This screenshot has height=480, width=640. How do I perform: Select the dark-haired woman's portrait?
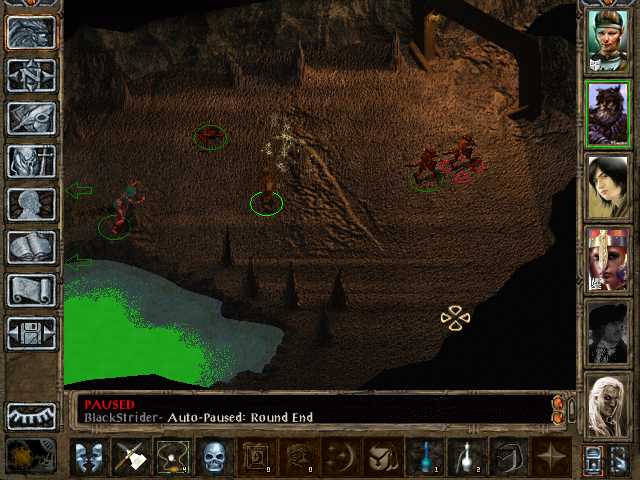tap(606, 186)
